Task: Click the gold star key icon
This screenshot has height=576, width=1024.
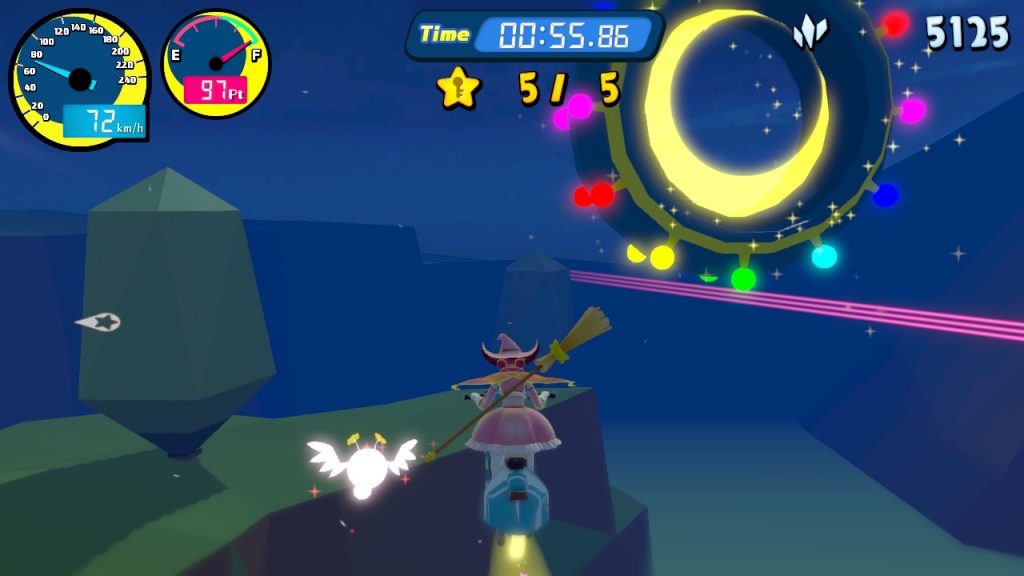Action: [459, 89]
